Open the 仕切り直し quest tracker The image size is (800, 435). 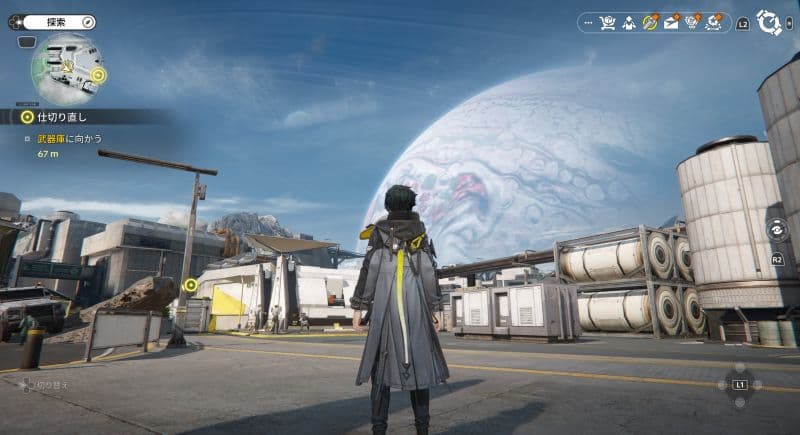[x=50, y=117]
